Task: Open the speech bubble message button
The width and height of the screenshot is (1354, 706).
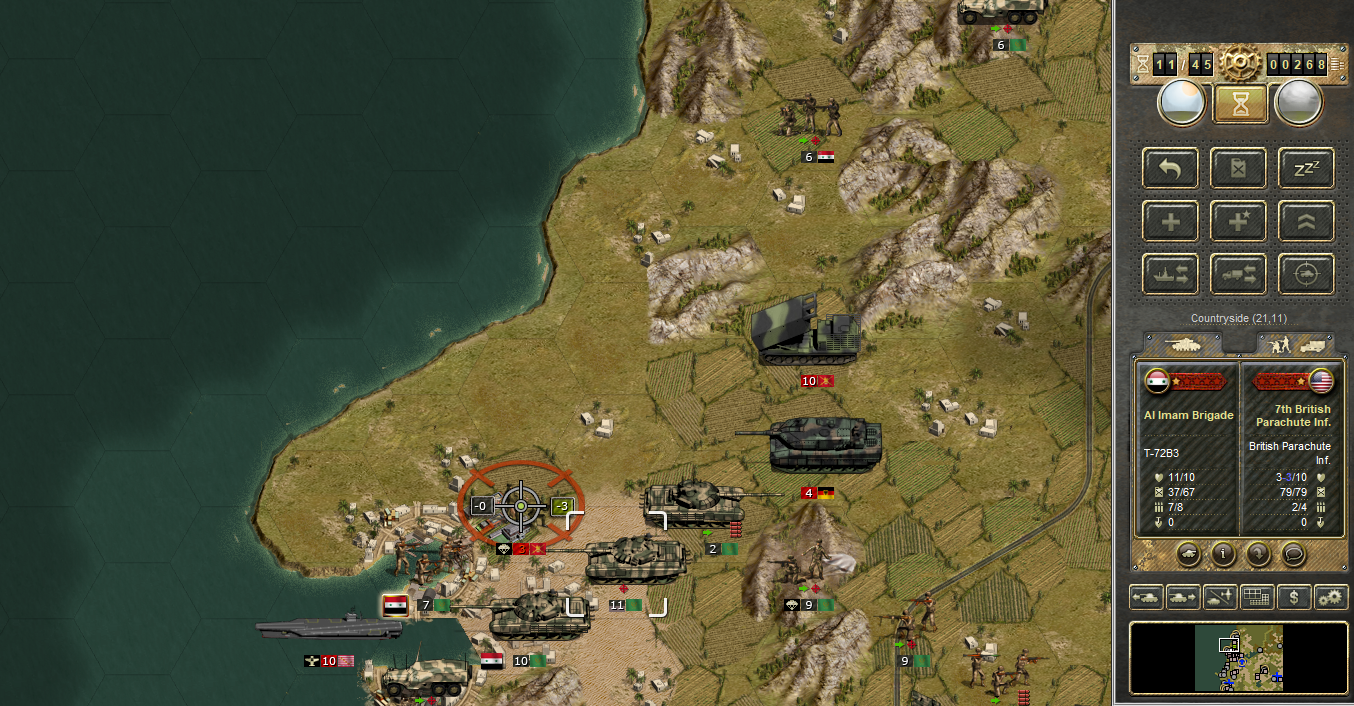Action: (1293, 552)
